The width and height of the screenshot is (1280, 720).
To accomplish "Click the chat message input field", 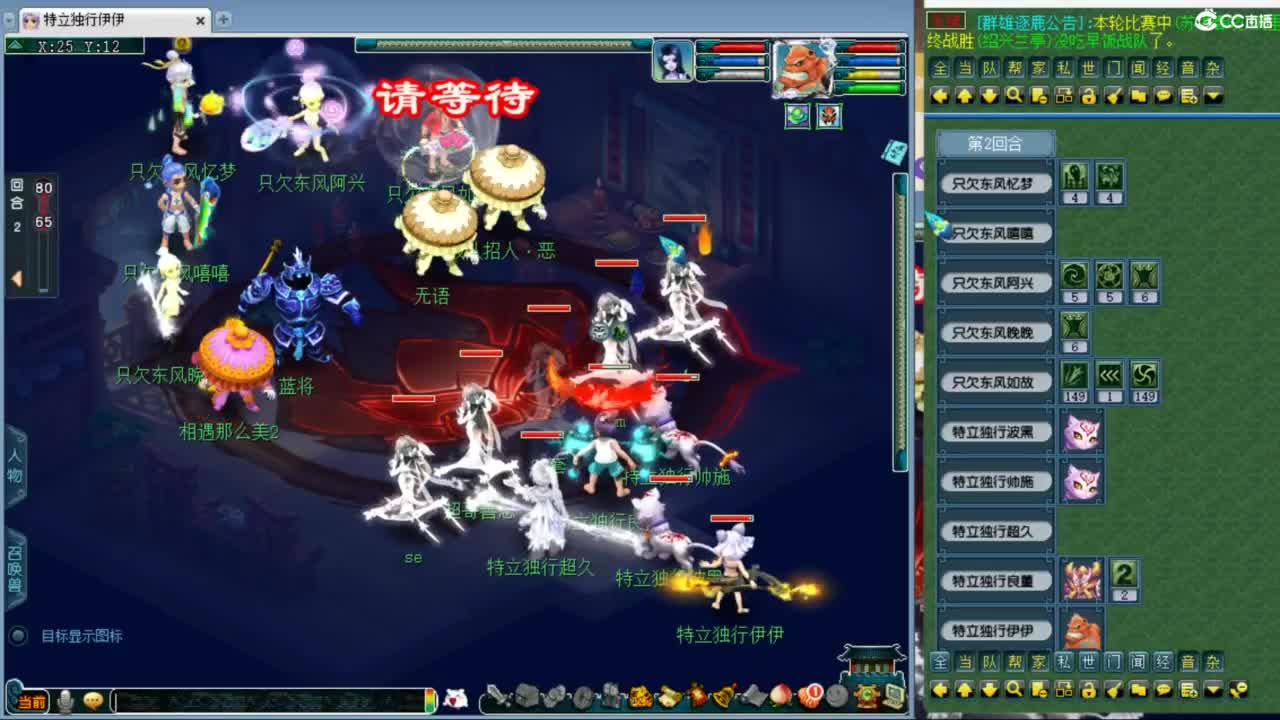I will click(270, 697).
